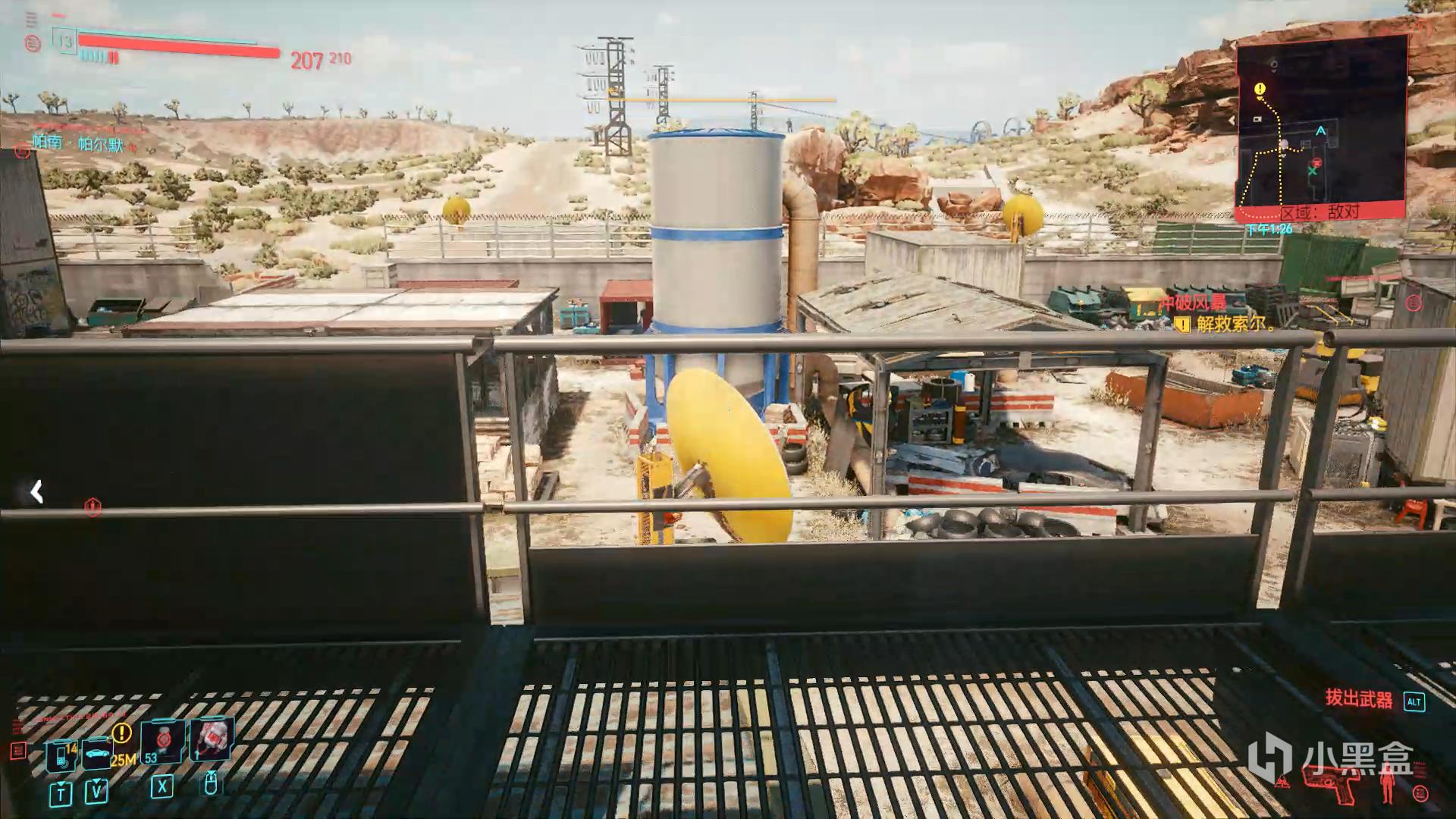Use the grenade slot showing 53

[x=162, y=742]
